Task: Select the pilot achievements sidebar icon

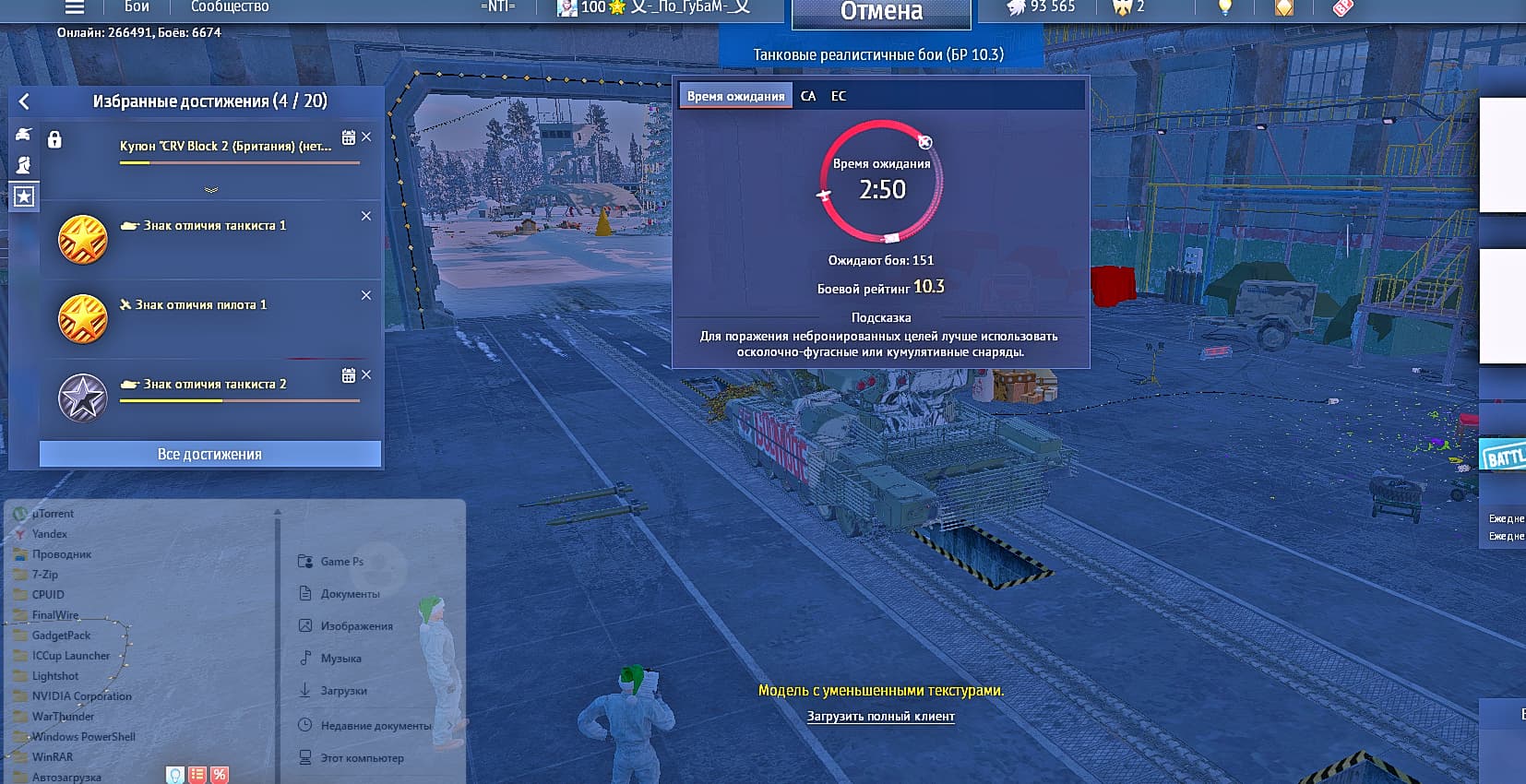Action: [23, 164]
